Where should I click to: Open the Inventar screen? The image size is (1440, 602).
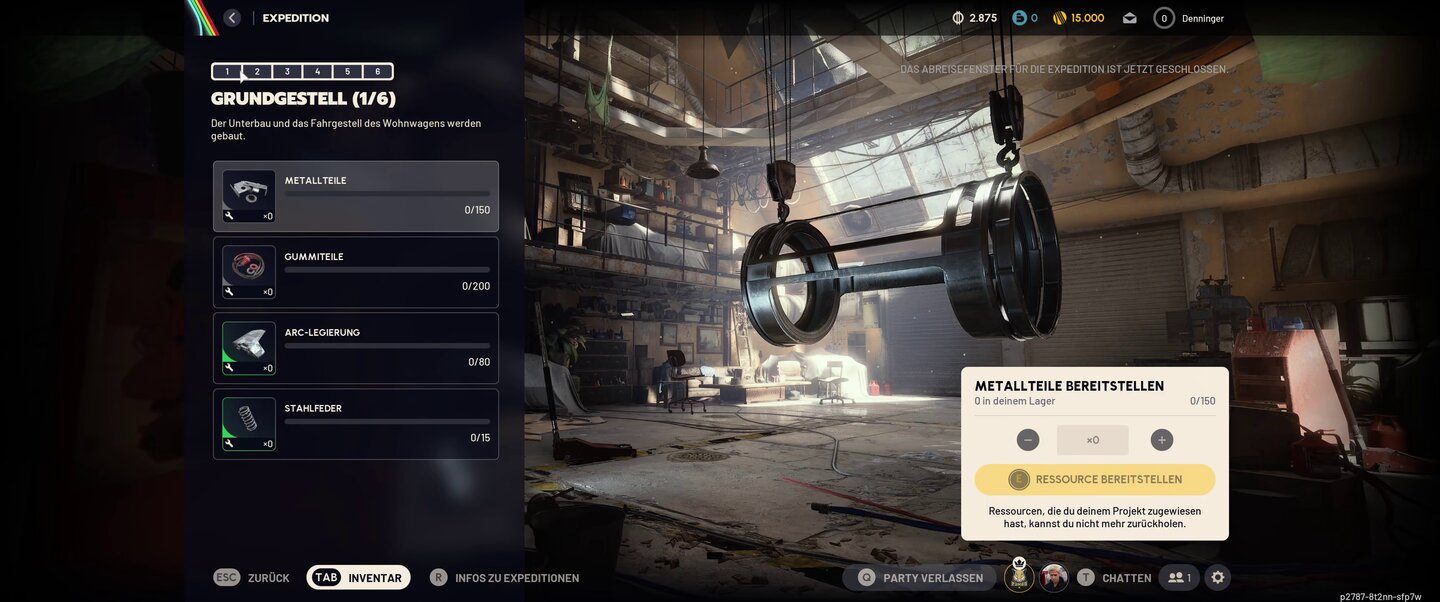click(359, 577)
